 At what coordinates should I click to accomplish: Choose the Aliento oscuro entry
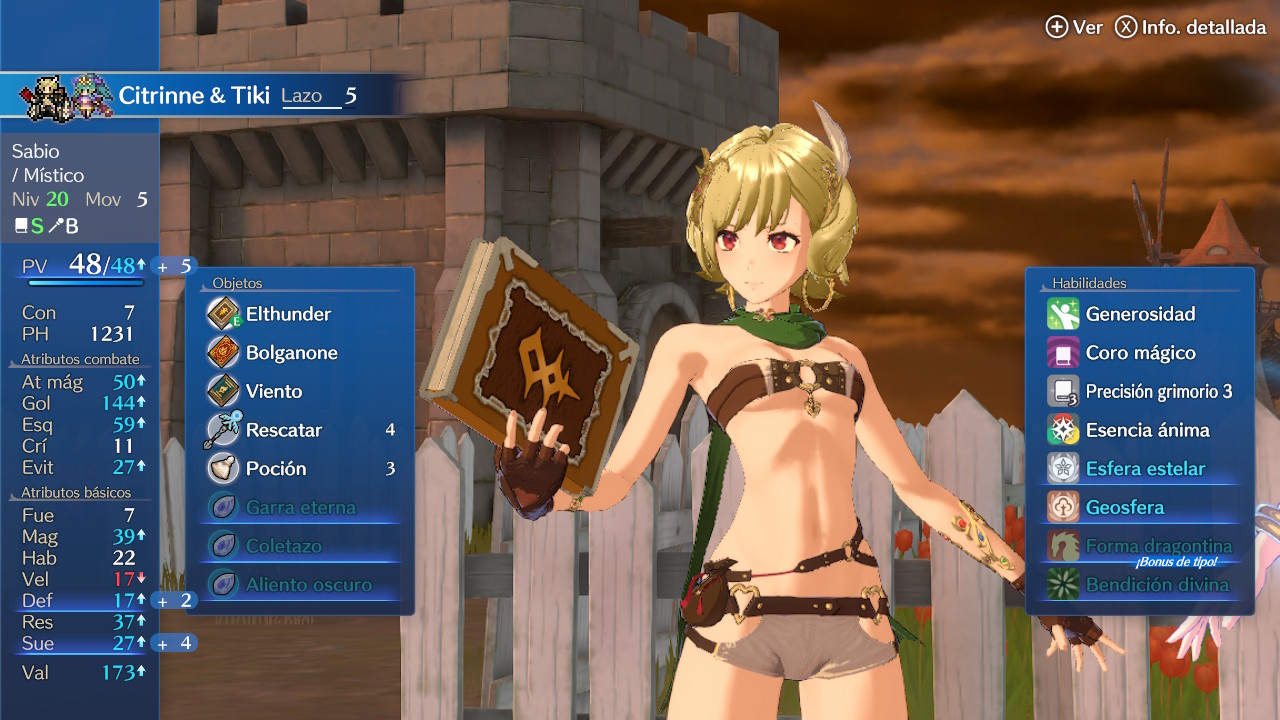tap(308, 585)
